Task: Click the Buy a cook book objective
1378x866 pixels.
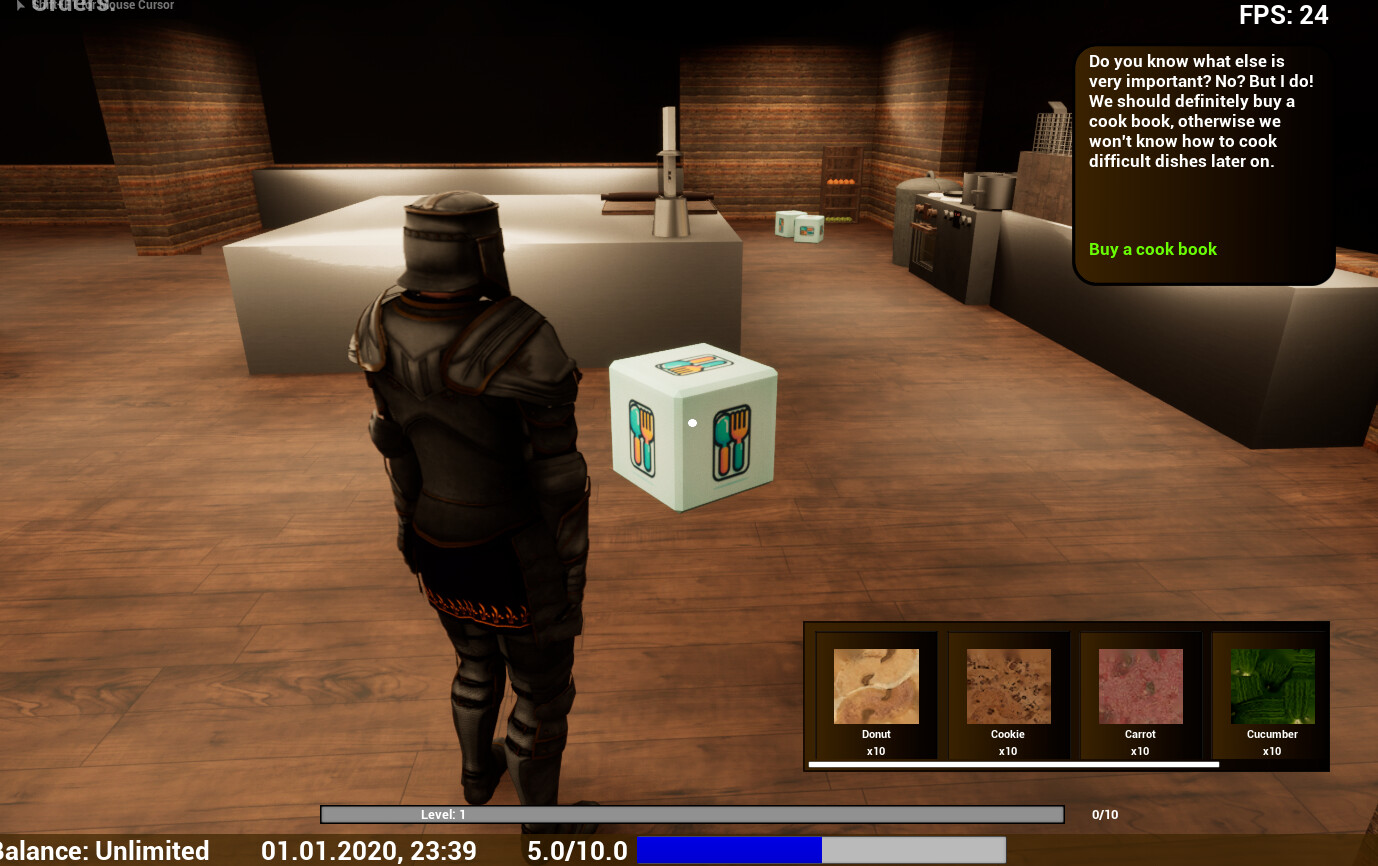Action: pos(1152,249)
